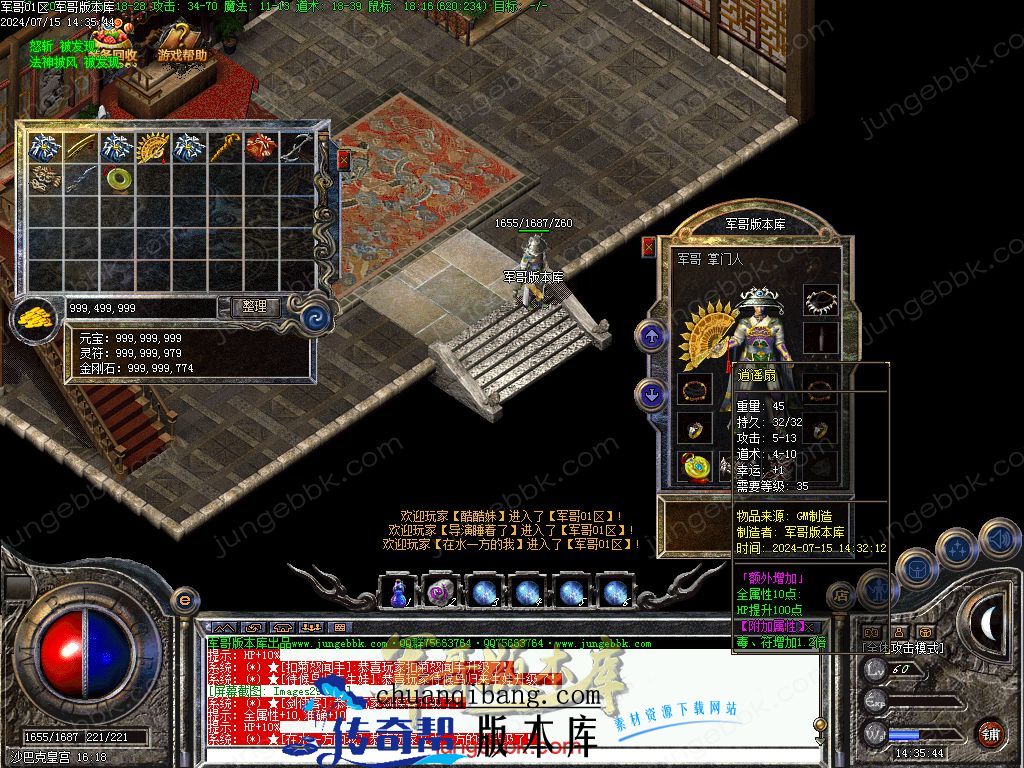Go to next character page with down arrow
This screenshot has height=768, width=1024.
(652, 396)
